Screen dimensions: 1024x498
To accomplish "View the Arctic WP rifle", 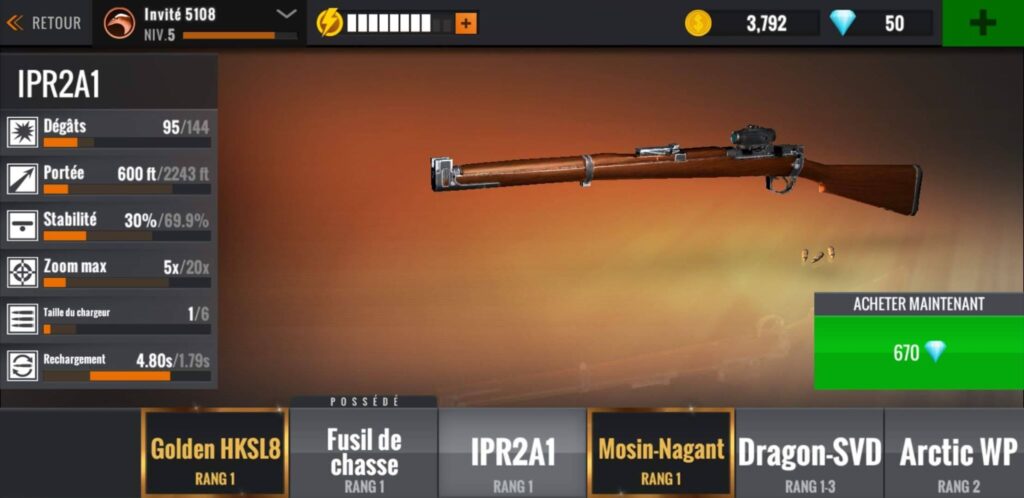I will (957, 453).
